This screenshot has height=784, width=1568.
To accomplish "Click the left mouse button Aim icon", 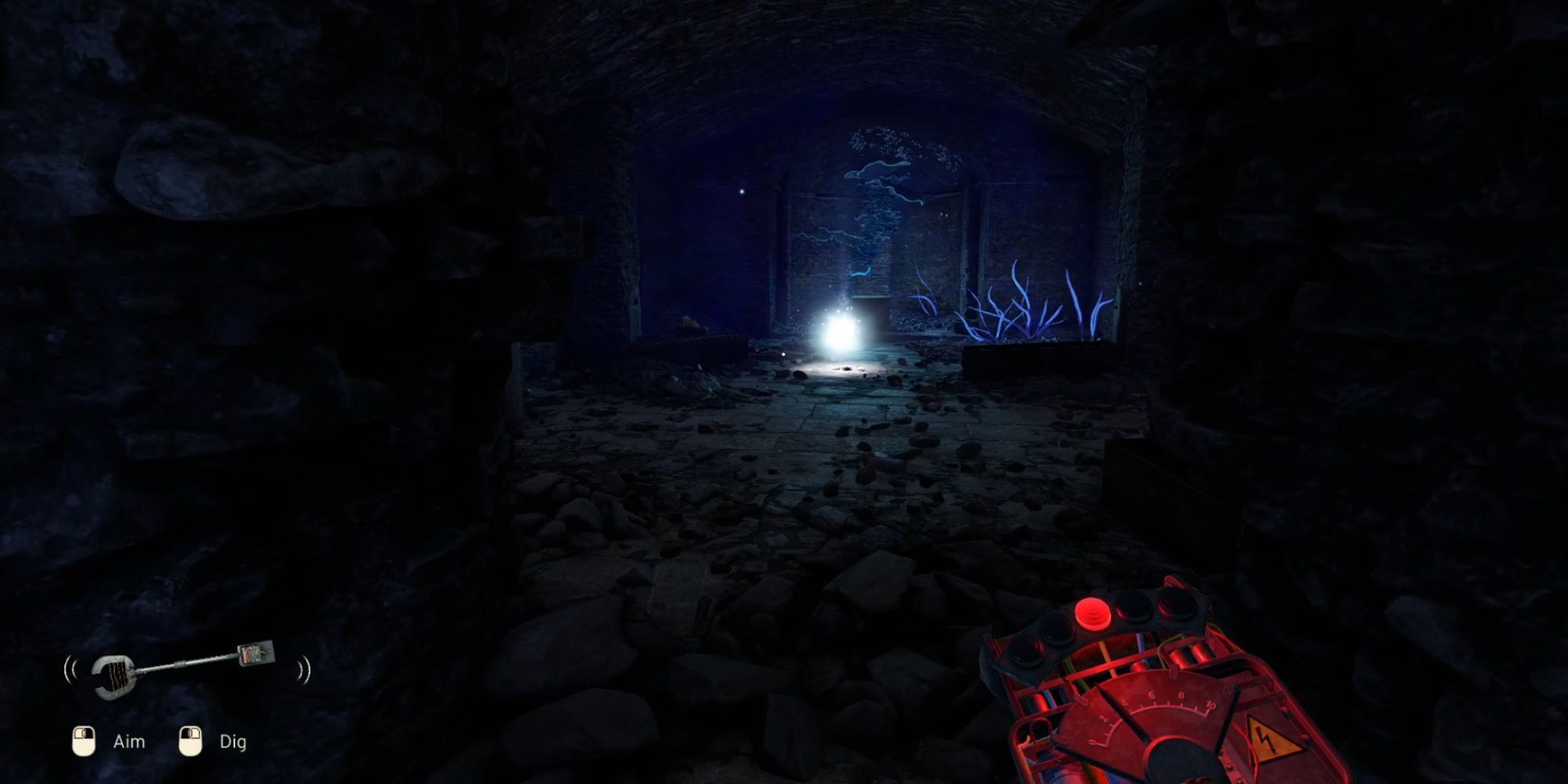I will 83,742.
